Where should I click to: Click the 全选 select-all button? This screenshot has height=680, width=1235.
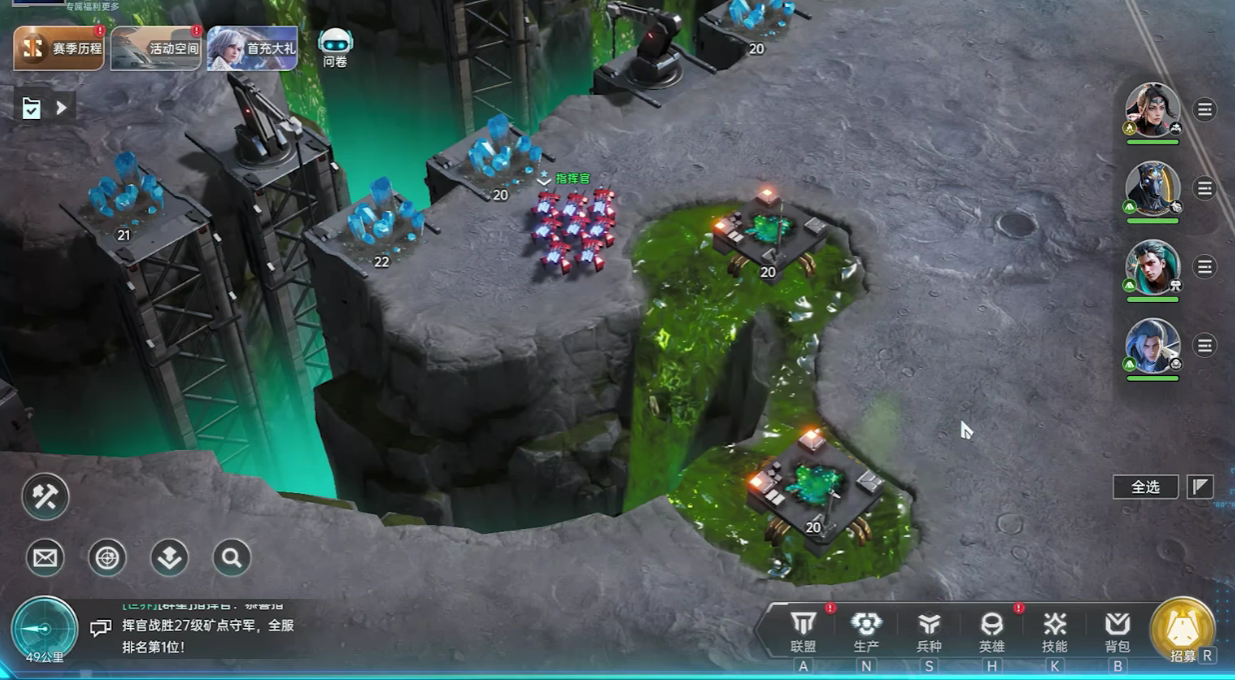[1145, 487]
